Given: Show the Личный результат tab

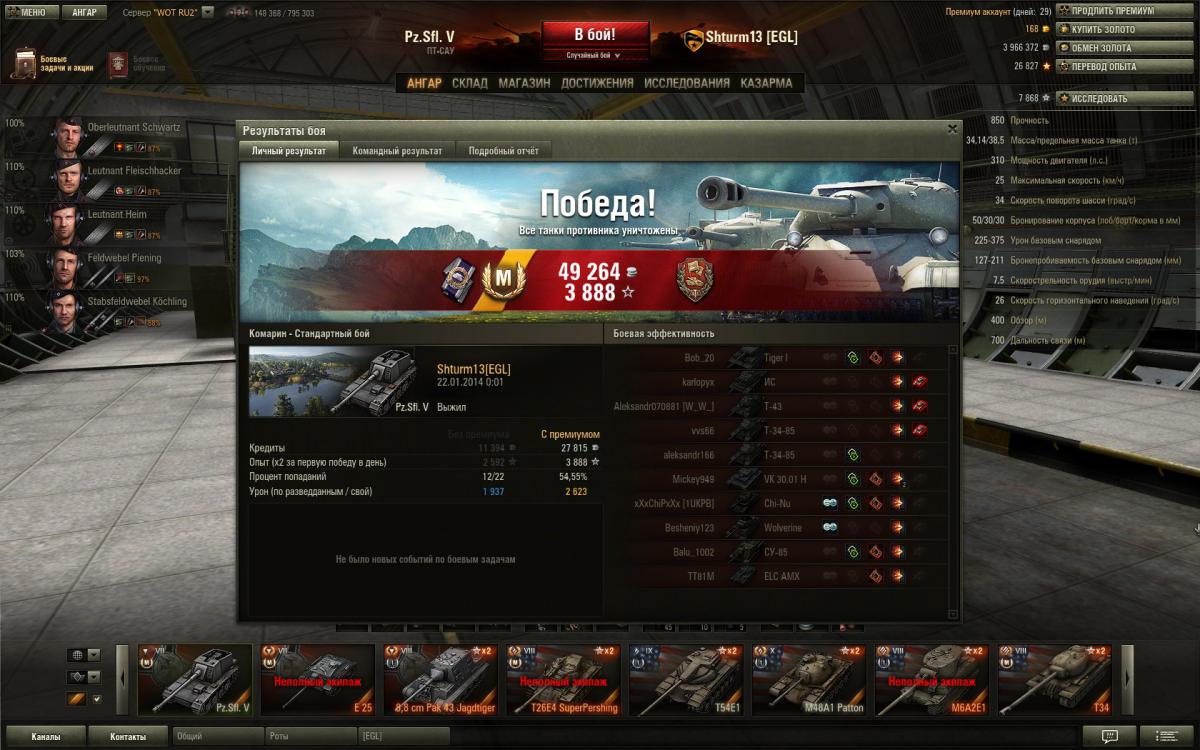Looking at the screenshot, I should (288, 151).
